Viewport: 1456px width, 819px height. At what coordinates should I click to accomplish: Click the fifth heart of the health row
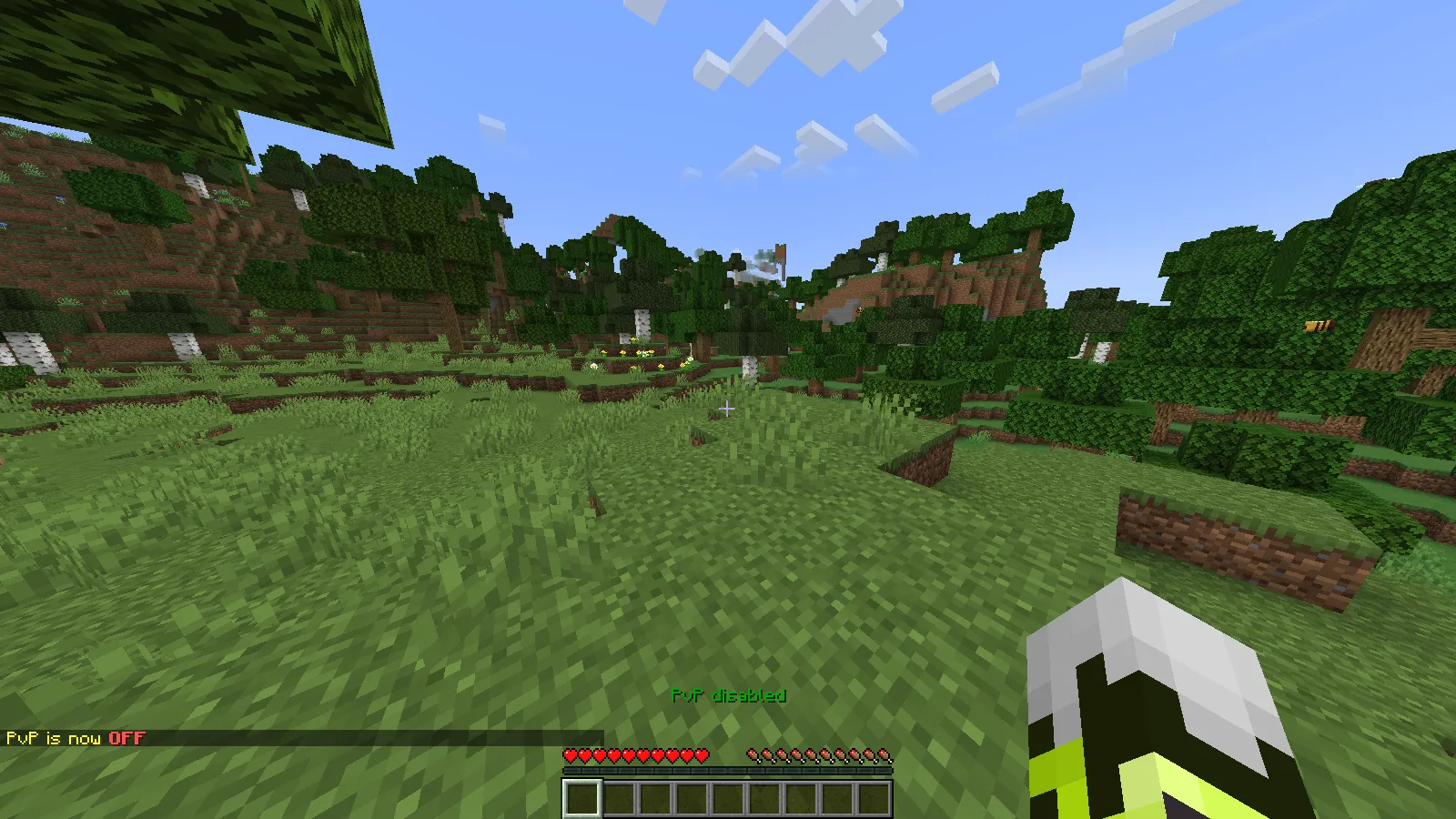(x=630, y=755)
